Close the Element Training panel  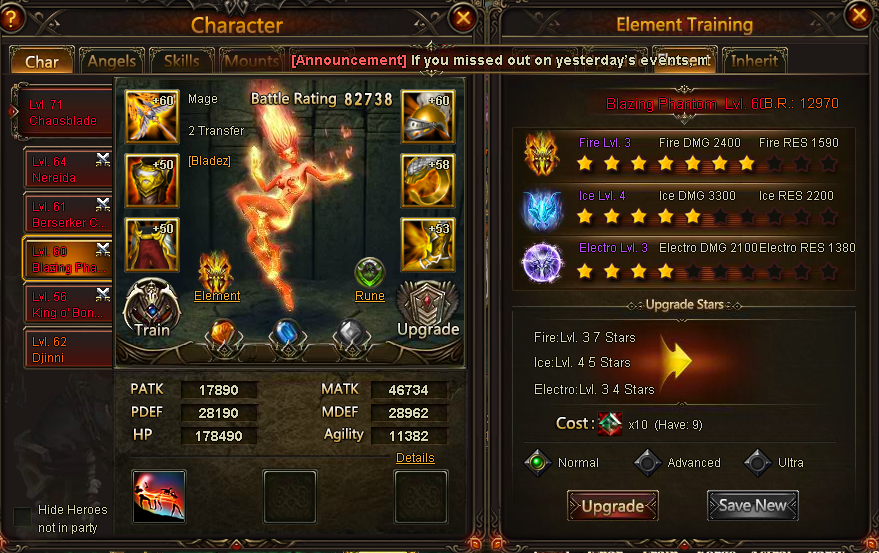coord(858,14)
